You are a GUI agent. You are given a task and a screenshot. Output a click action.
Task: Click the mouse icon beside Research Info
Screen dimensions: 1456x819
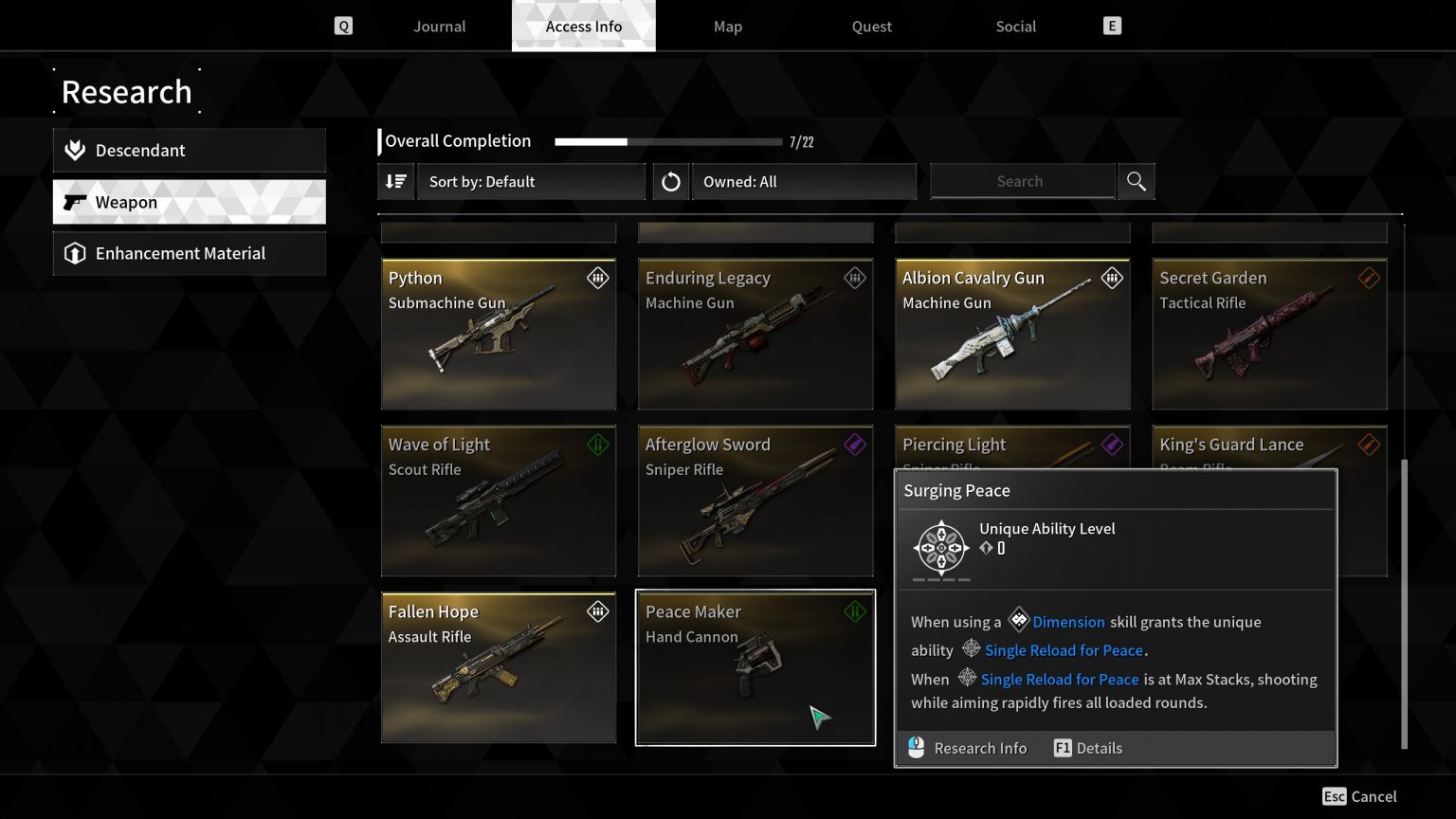click(915, 747)
